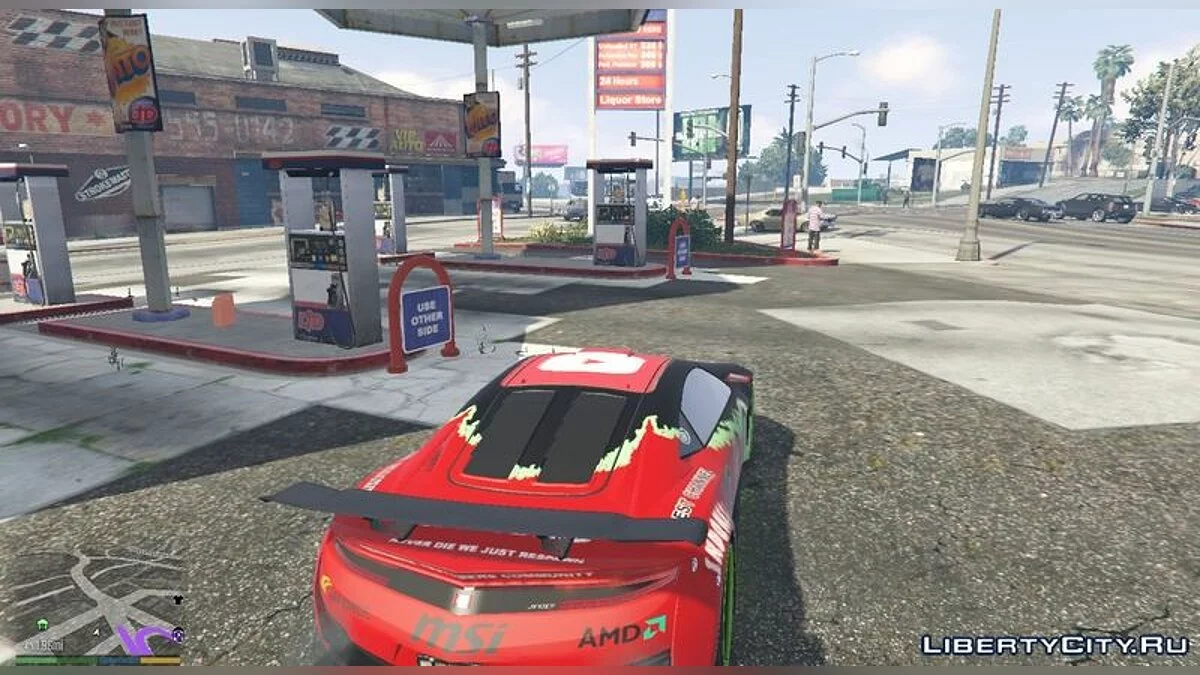This screenshot has height=675, width=1200.
Task: Select the green safehouse marker on minimap
Action: click(x=44, y=624)
